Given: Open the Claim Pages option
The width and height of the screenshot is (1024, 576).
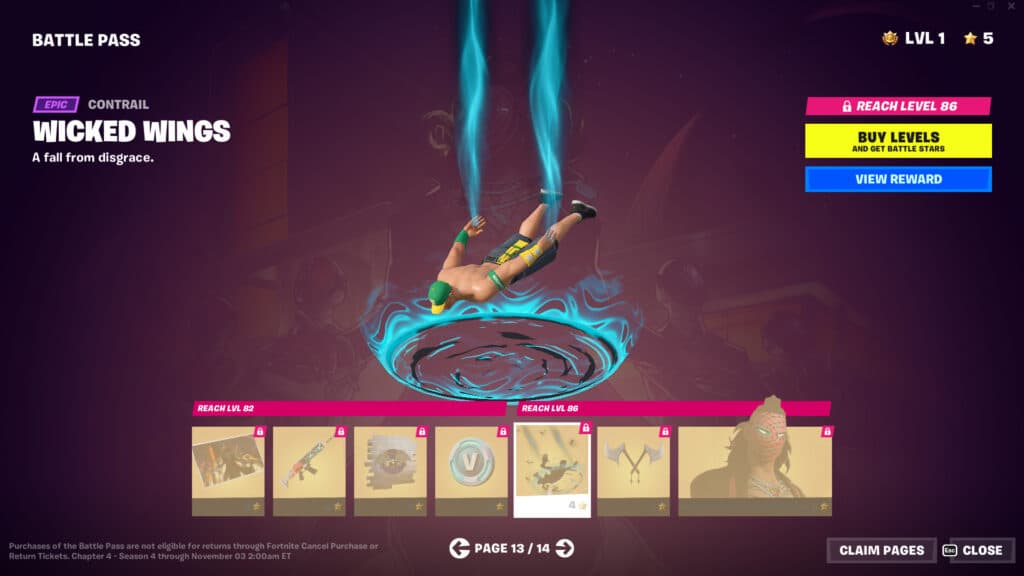Looking at the screenshot, I should pyautogui.click(x=881, y=550).
